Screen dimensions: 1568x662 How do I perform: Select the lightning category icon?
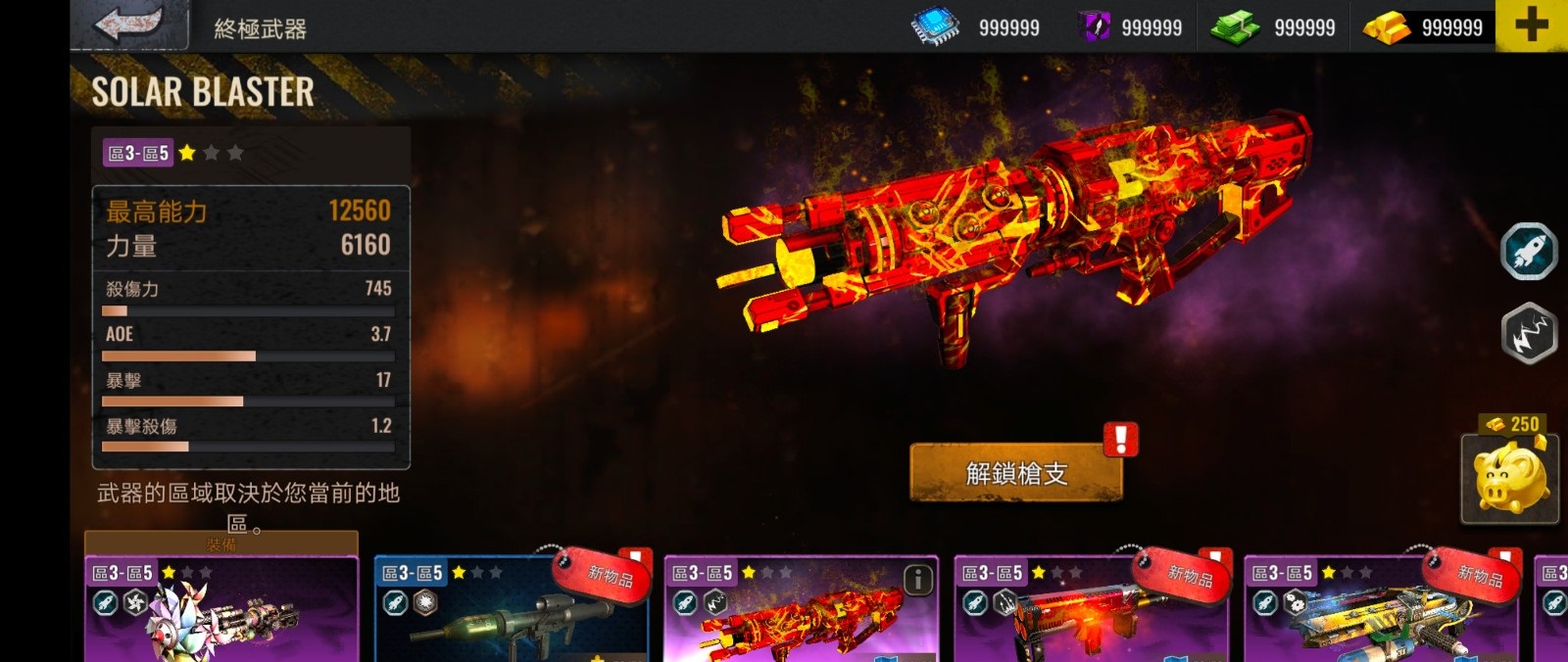tap(1529, 334)
